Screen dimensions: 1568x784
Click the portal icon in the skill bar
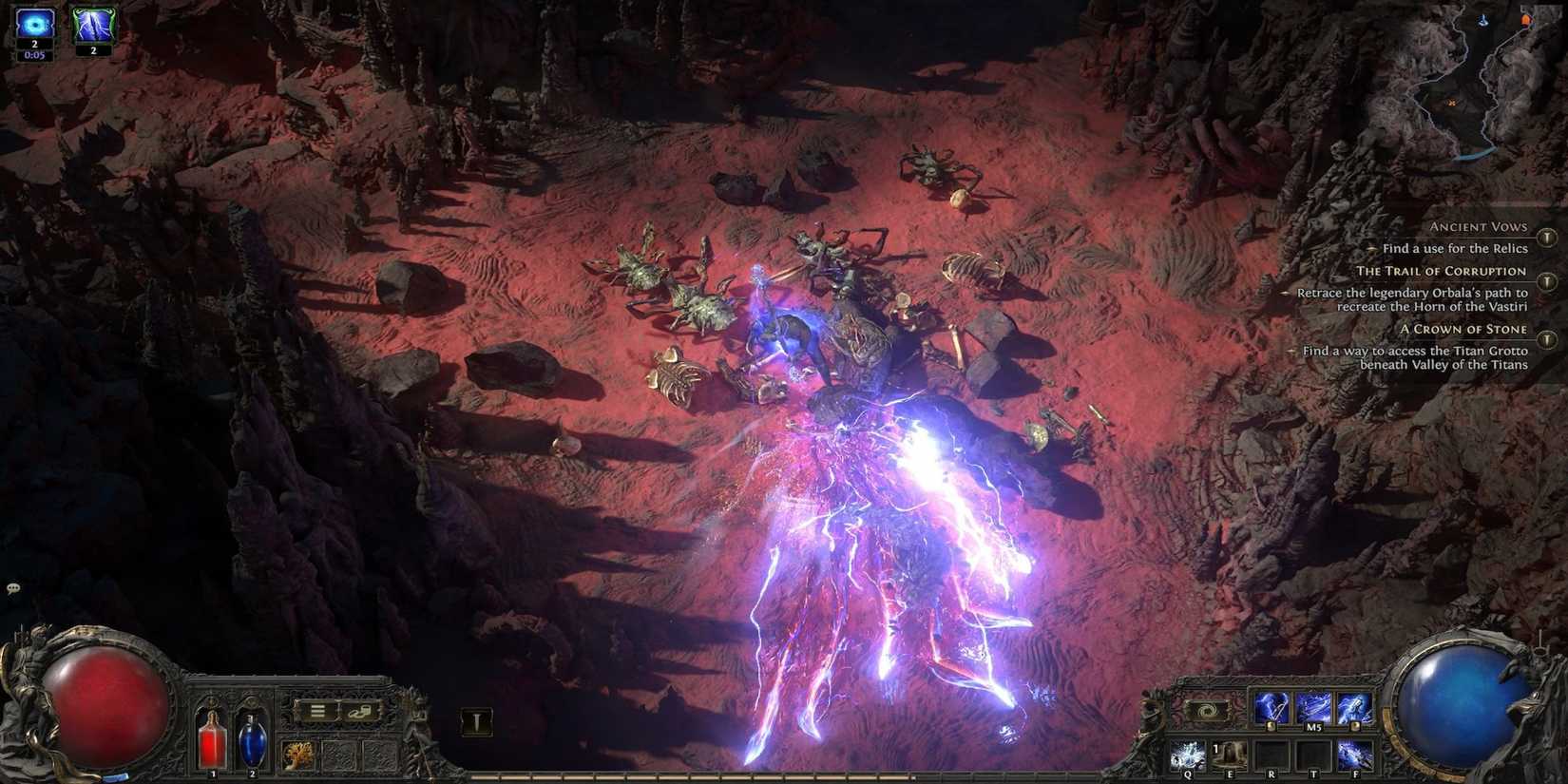[x=1205, y=709]
